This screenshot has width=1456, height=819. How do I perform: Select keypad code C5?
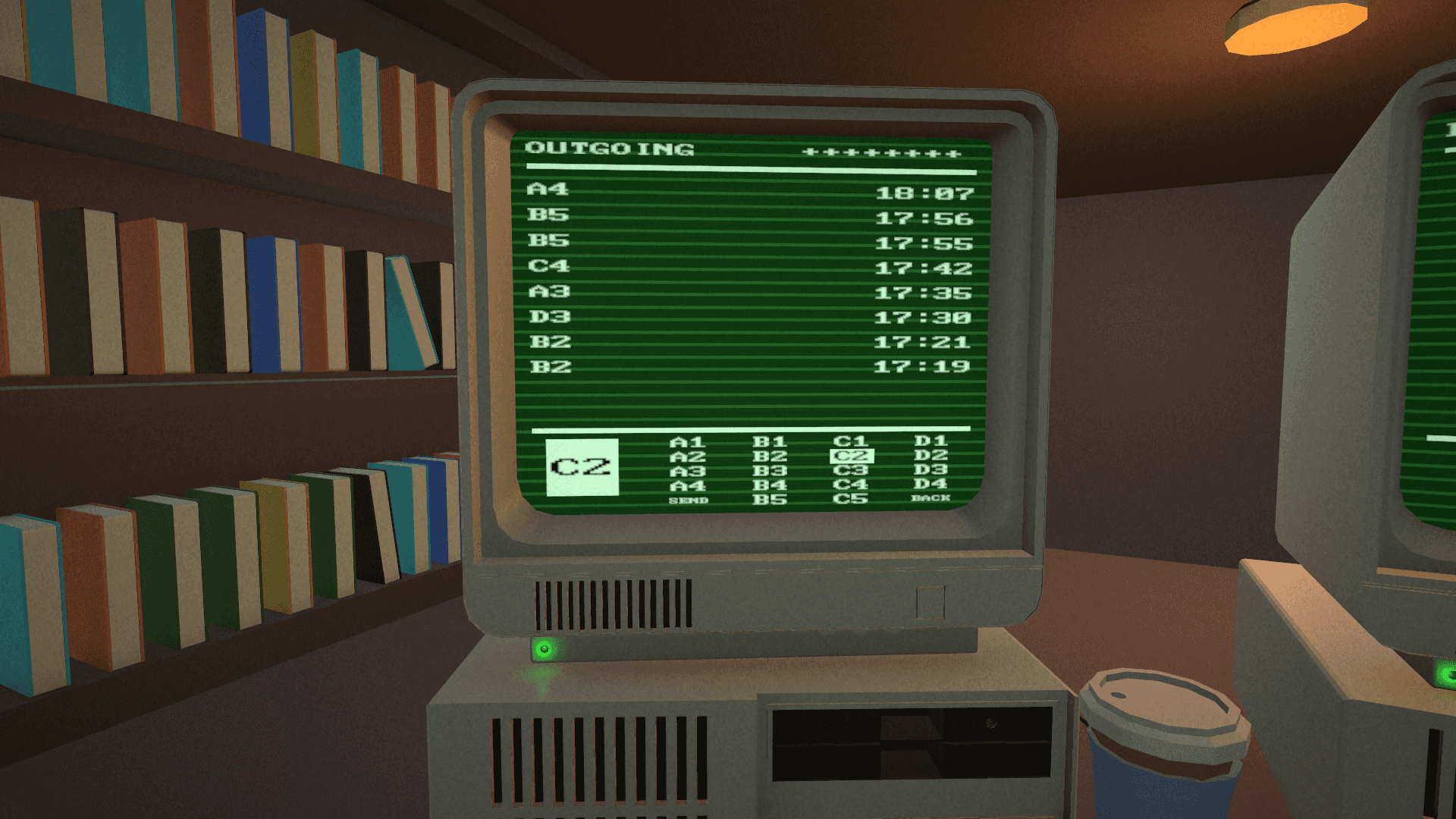tap(853, 499)
